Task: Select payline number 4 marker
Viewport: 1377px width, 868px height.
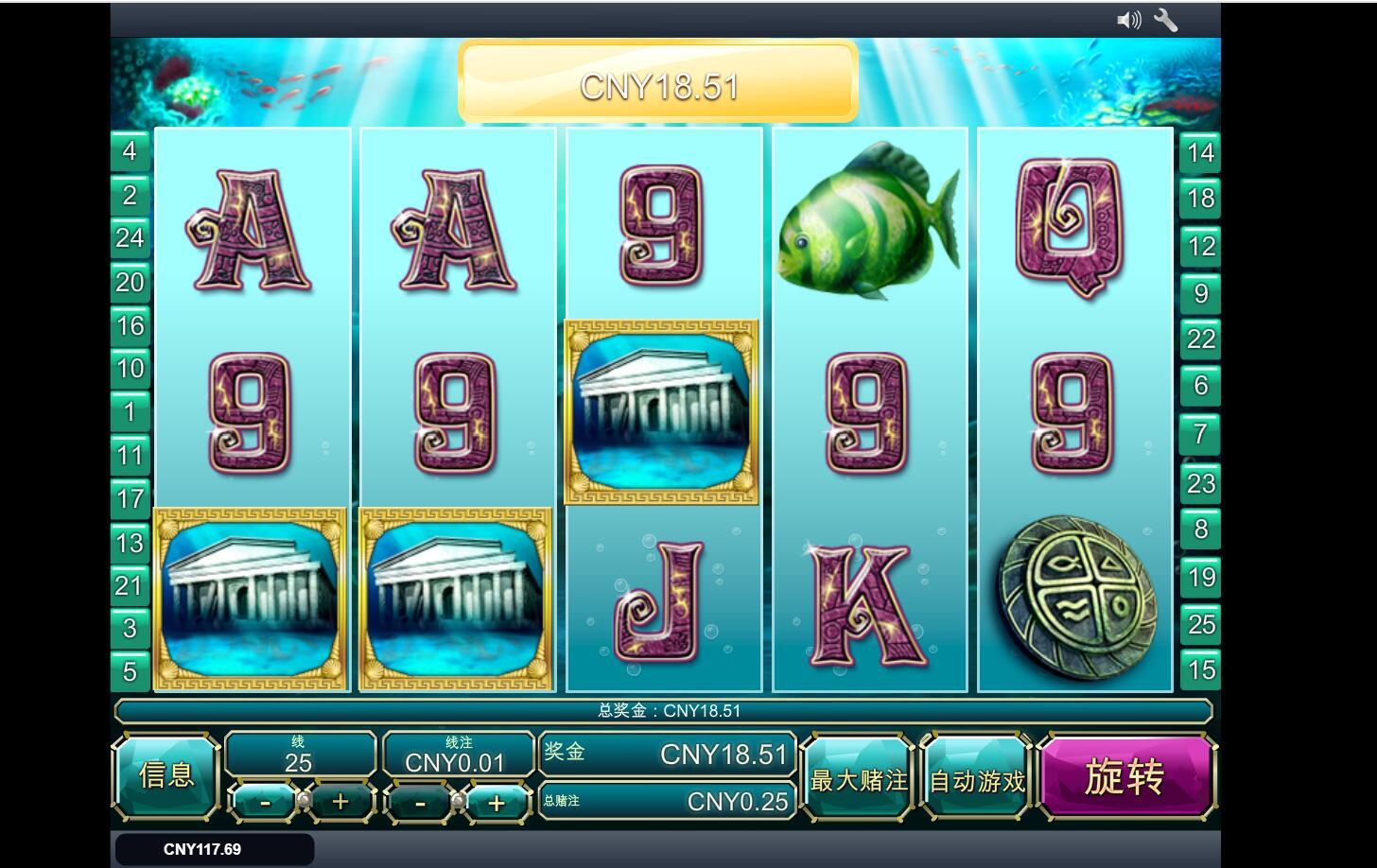Action: coord(130,151)
